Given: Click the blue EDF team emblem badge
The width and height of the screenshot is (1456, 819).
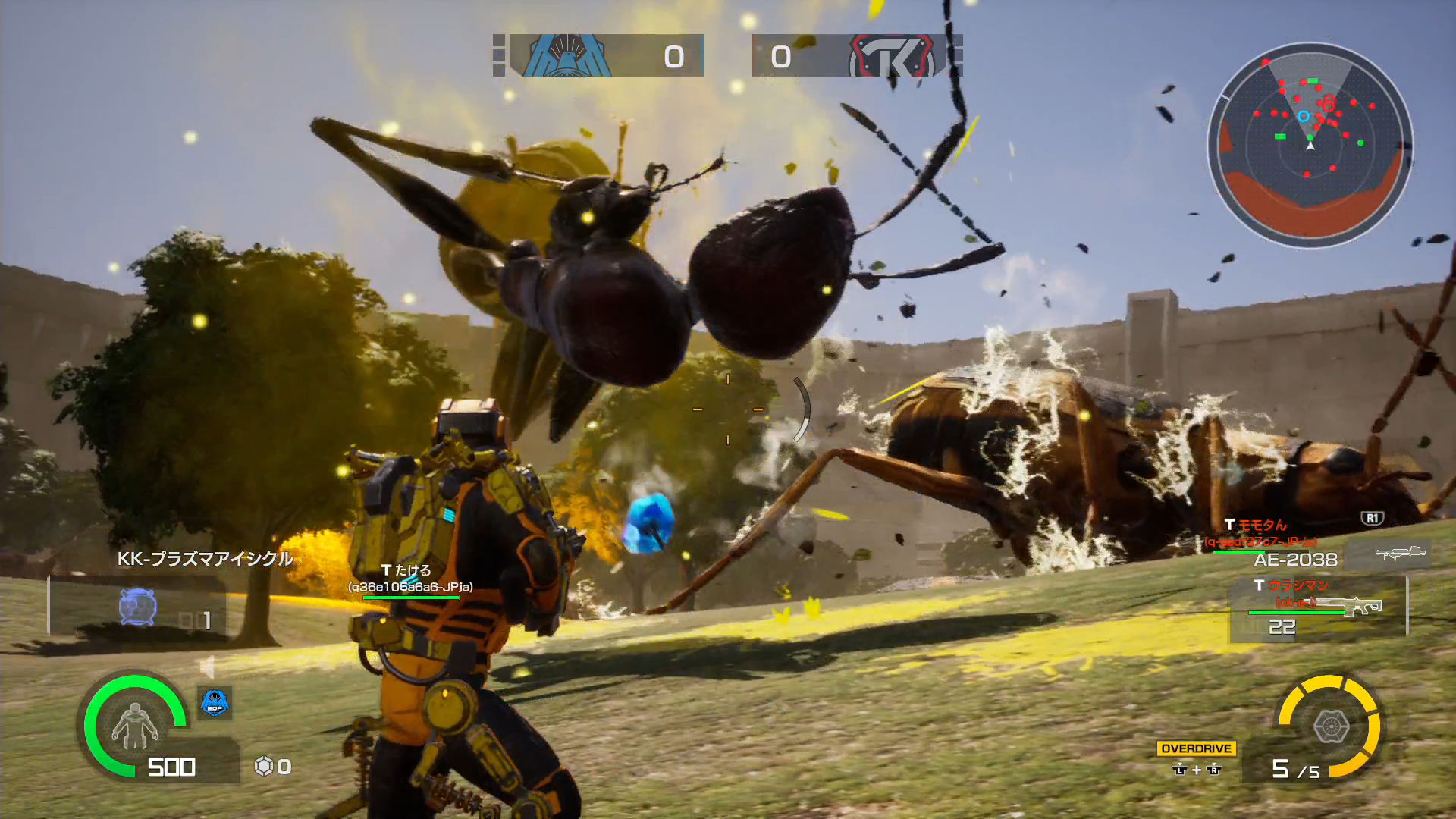Looking at the screenshot, I should [215, 703].
